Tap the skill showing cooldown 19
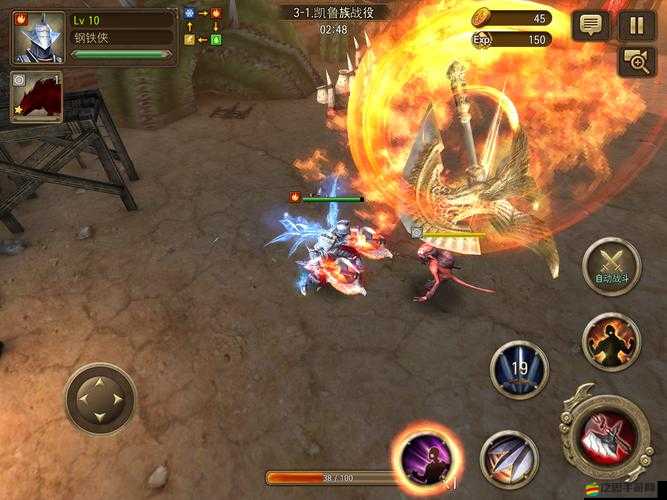This screenshot has width=667, height=500. pos(519,369)
